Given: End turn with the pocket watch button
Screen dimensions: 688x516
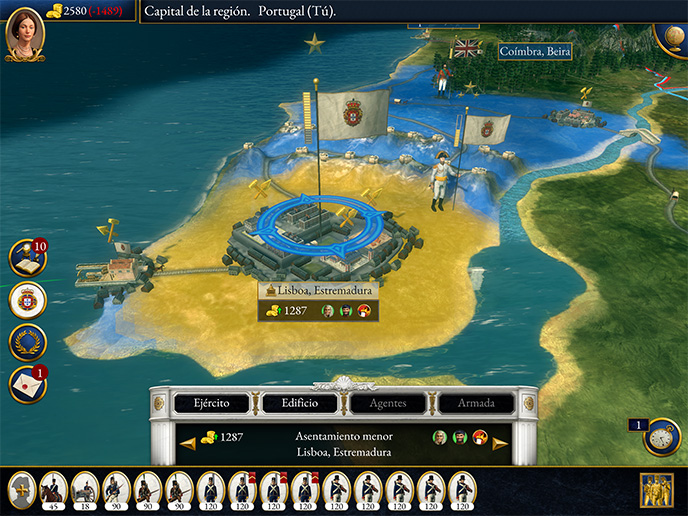Looking at the screenshot, I should [x=661, y=437].
